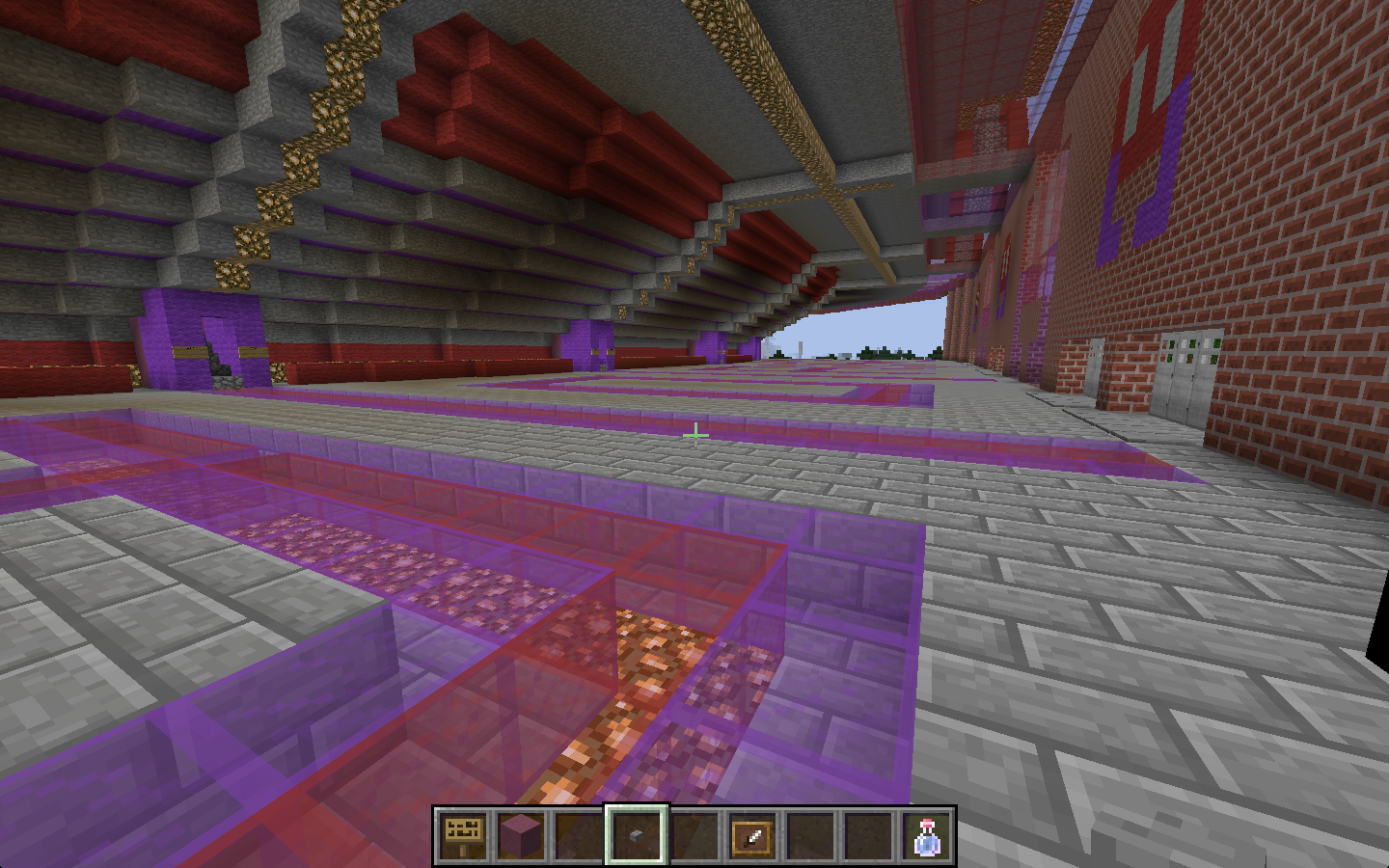1389x868 pixels.
Task: Click the empty hotbar slot beside the potion
Action: (866, 833)
